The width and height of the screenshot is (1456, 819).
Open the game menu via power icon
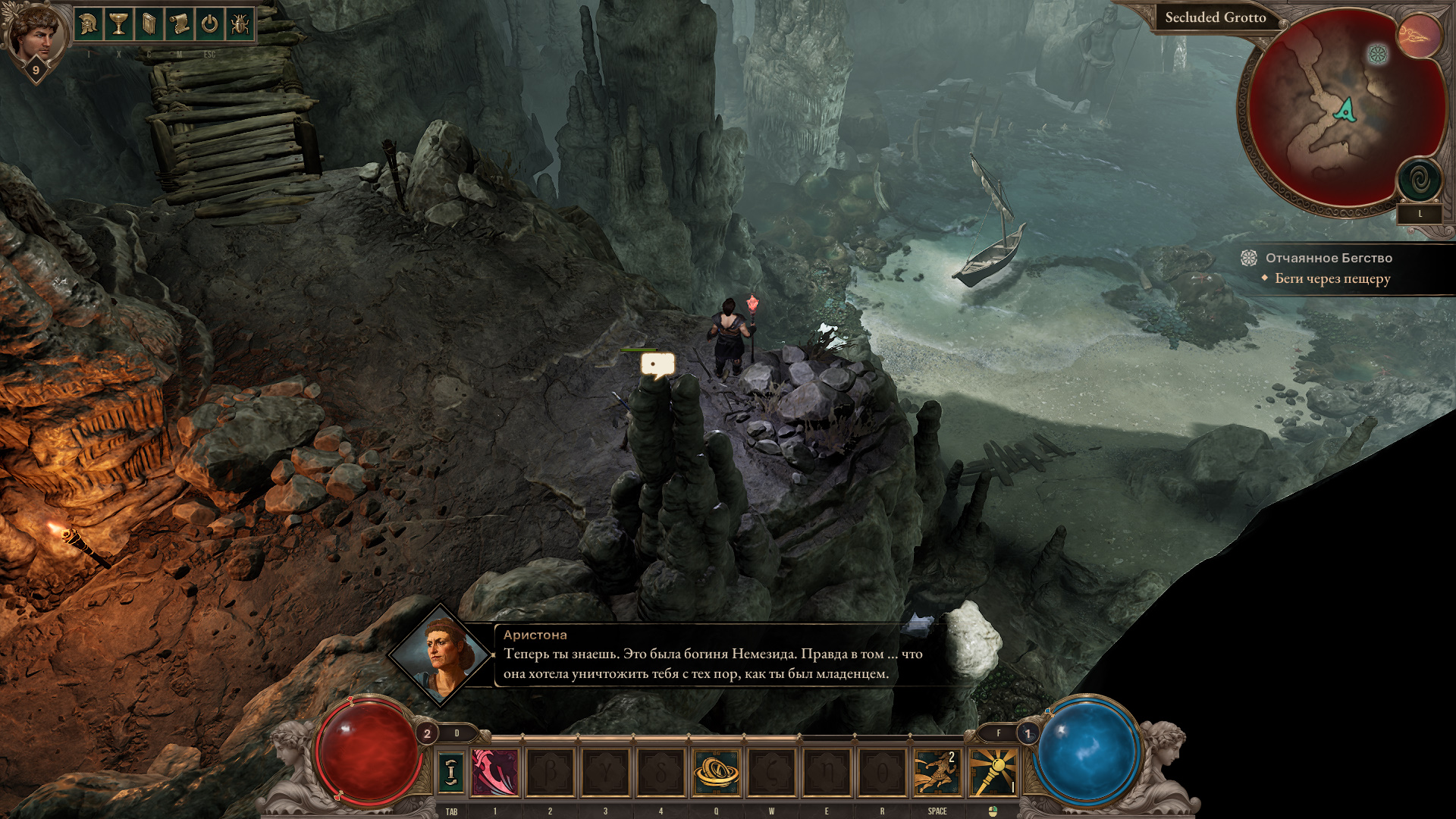[x=209, y=25]
